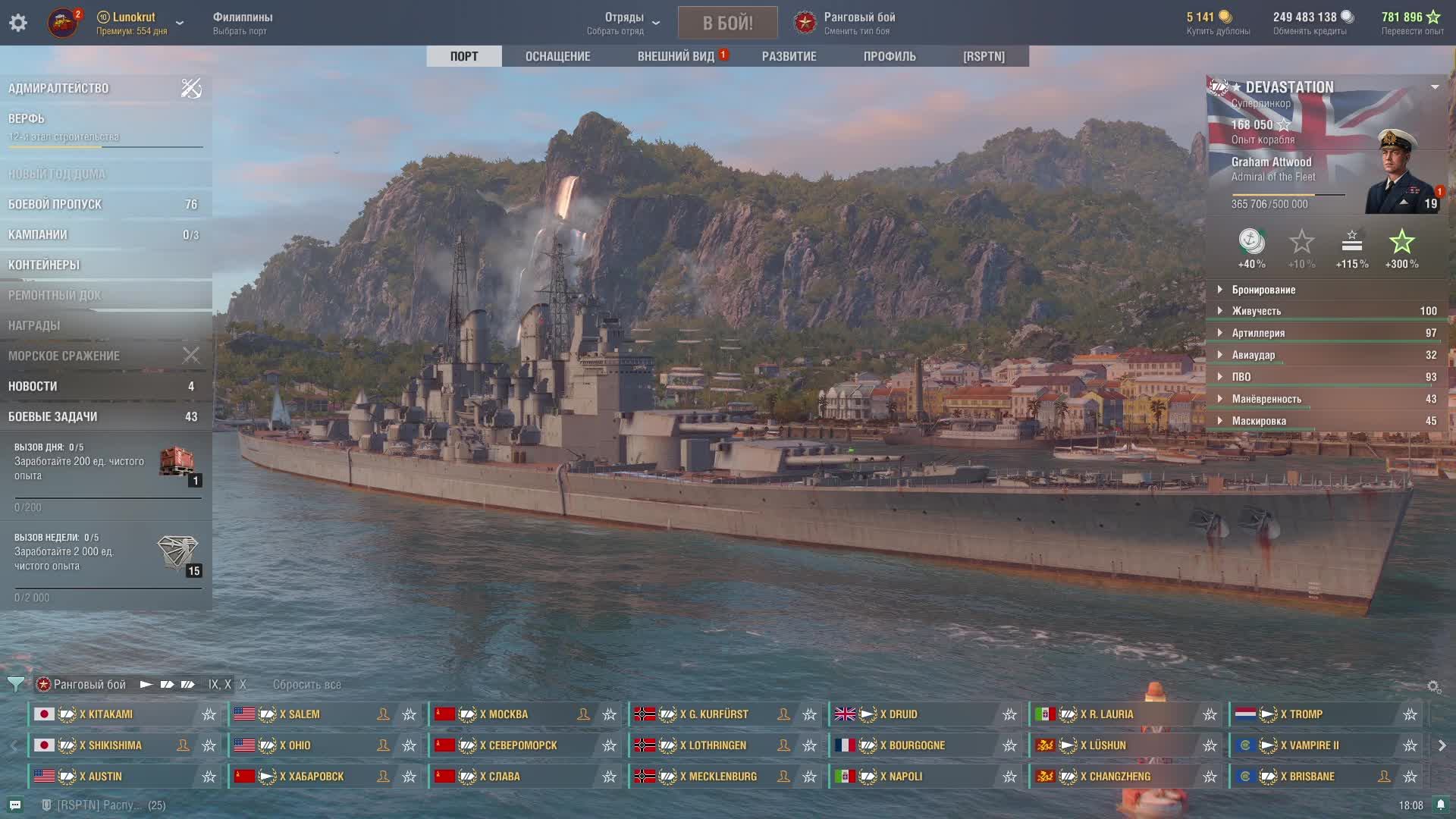Open the [RSPTN] clan tab
This screenshot has width=1456, height=819.
[984, 56]
